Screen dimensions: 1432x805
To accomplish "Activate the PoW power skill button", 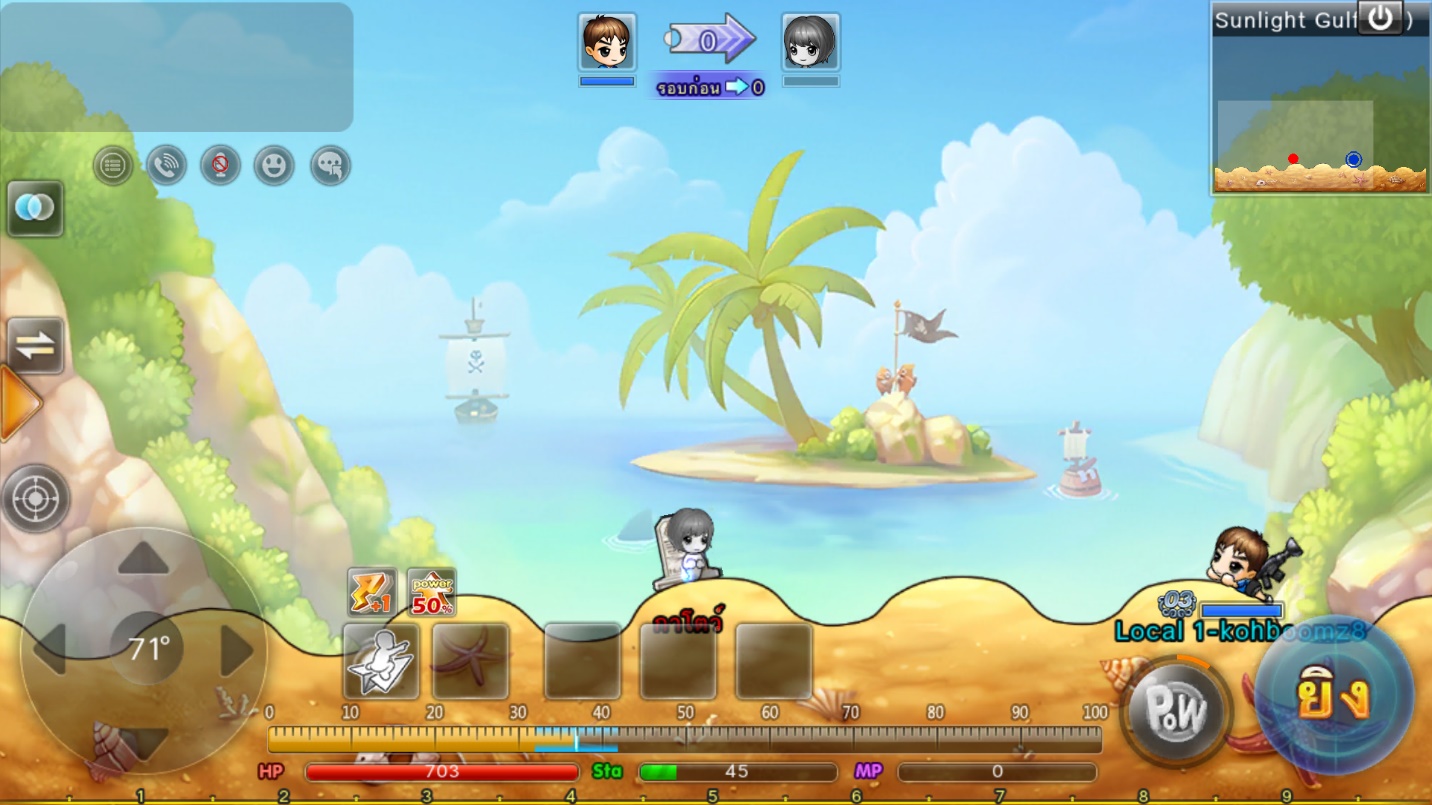I will [1176, 711].
